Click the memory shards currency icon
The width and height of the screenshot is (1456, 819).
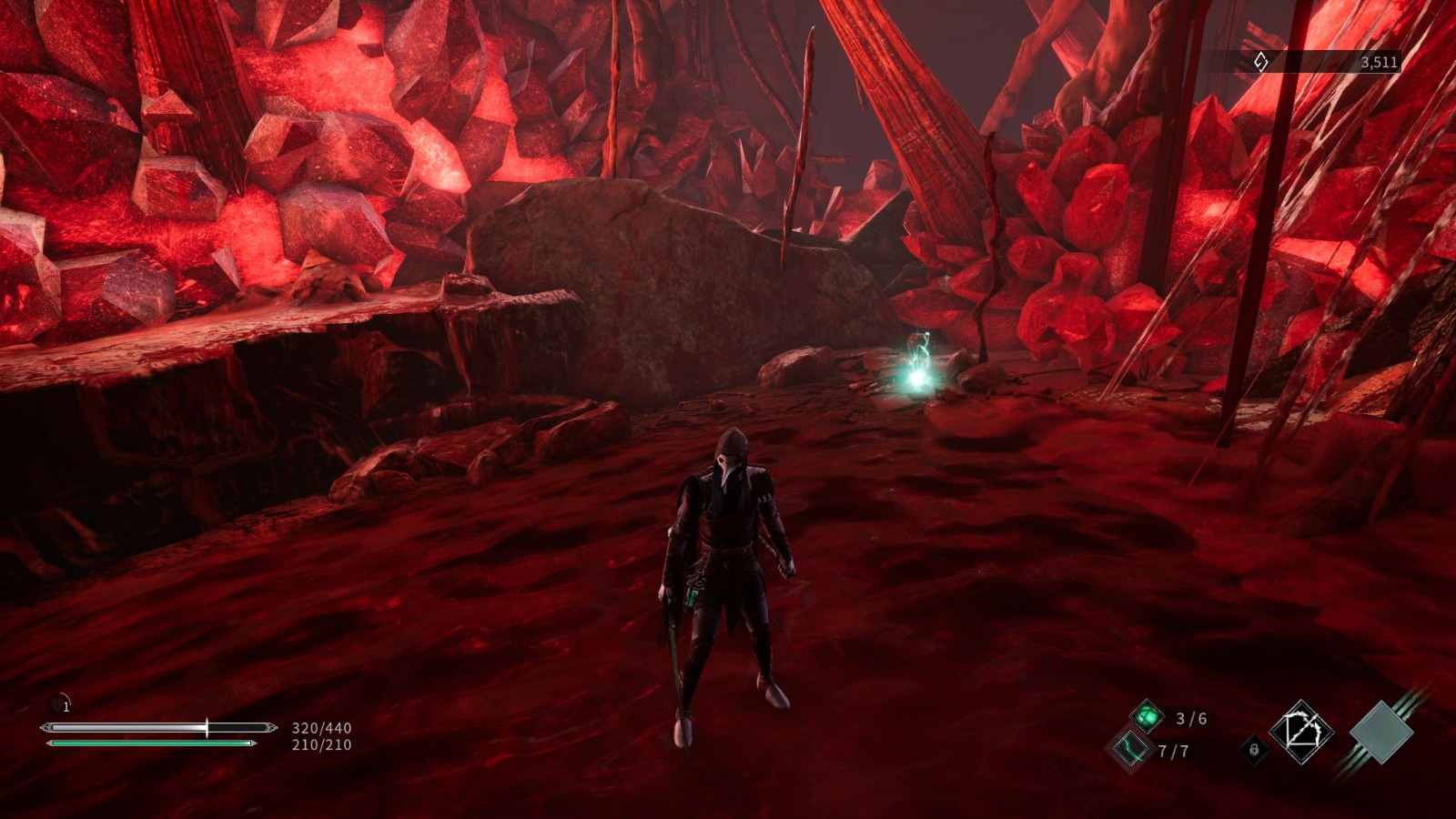(1261, 62)
